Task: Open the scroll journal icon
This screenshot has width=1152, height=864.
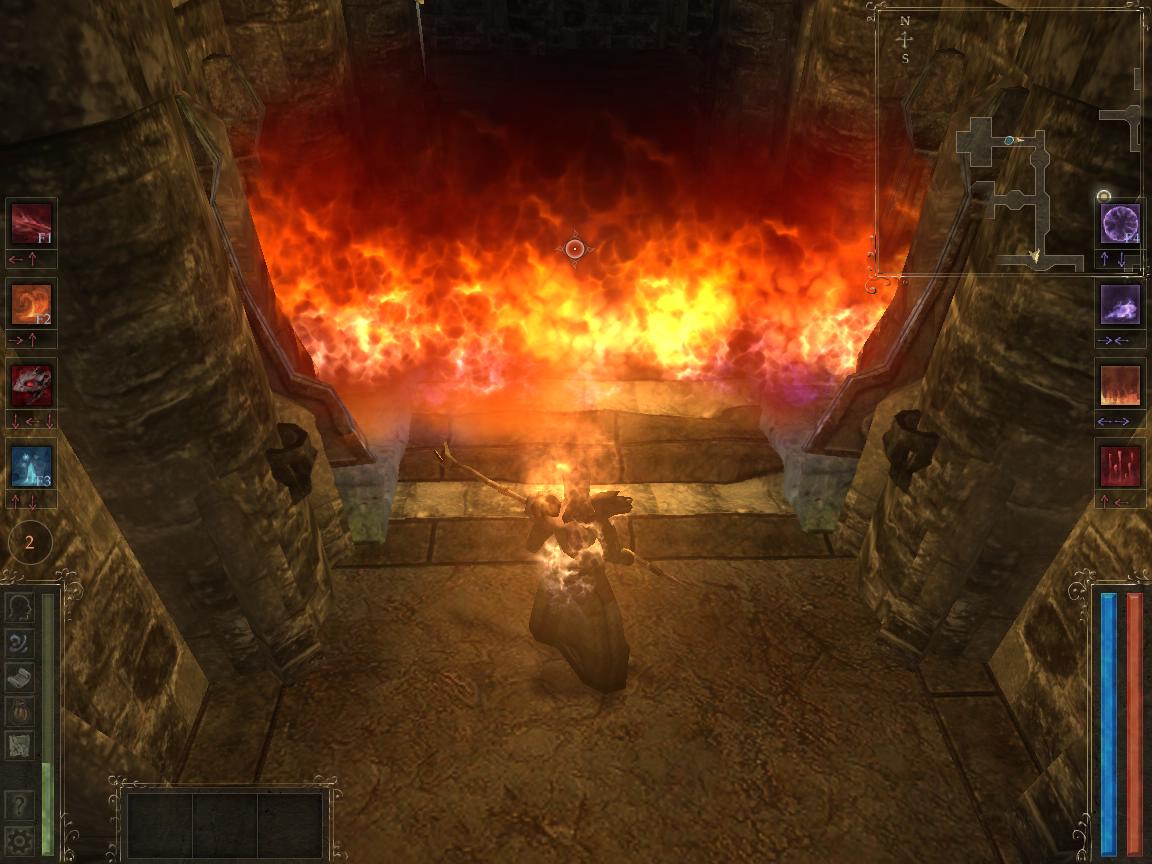Action: pyautogui.click(x=20, y=677)
